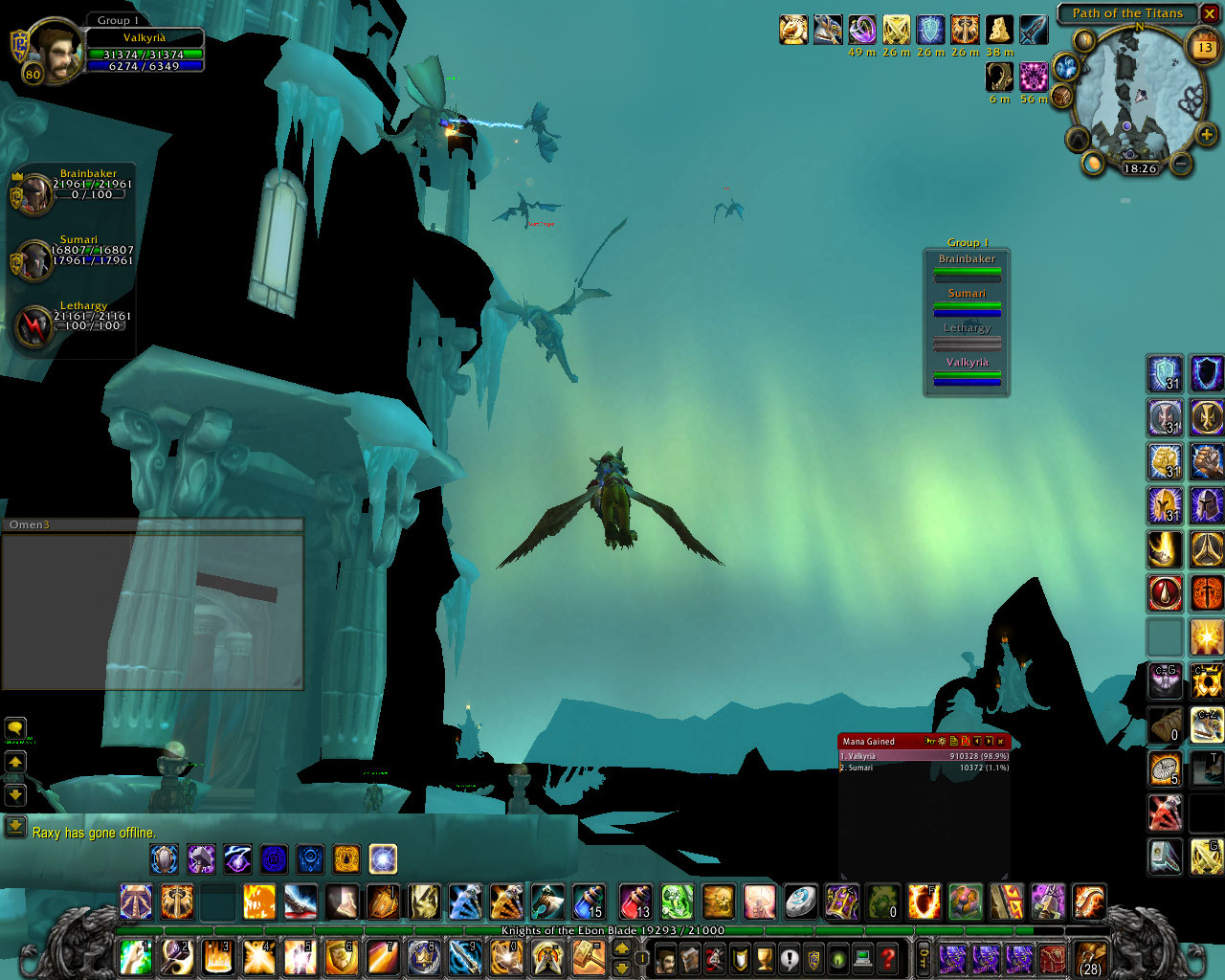Target party member Brainbaker's portrait
The width and height of the screenshot is (1225, 980).
pyautogui.click(x=36, y=193)
